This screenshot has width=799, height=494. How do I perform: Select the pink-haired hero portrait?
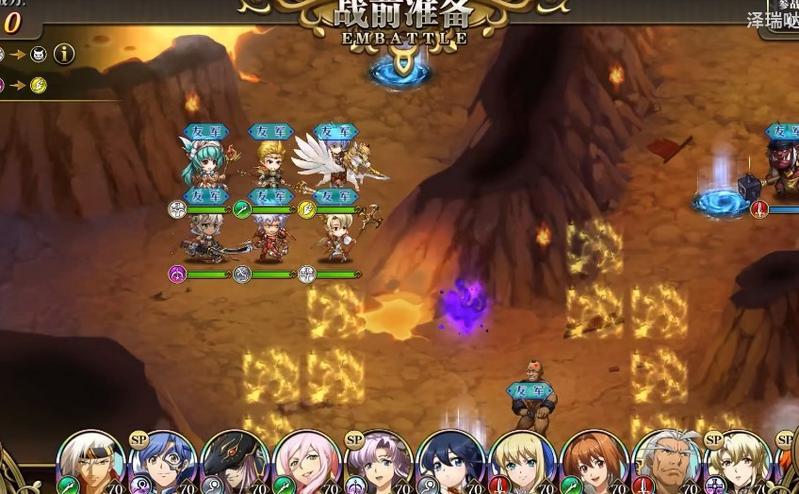pos(307,462)
